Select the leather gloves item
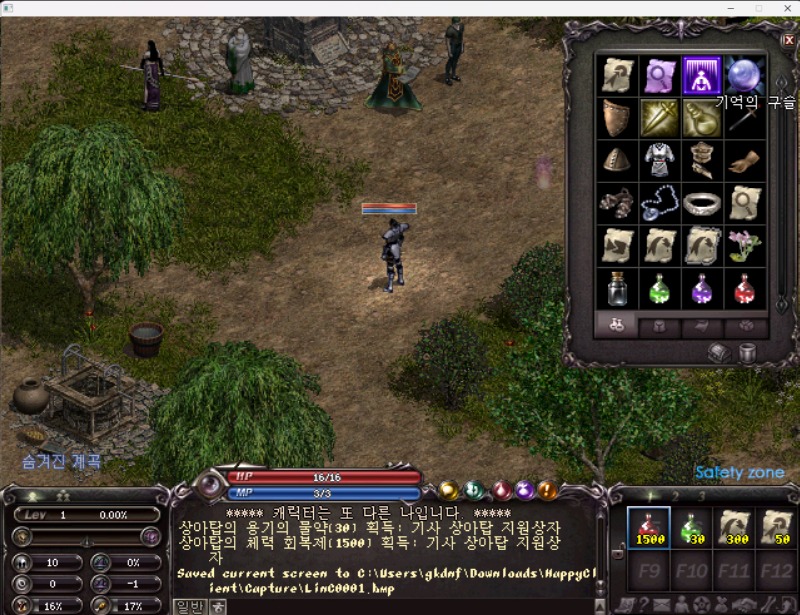The height and width of the screenshot is (615, 800). (744, 161)
